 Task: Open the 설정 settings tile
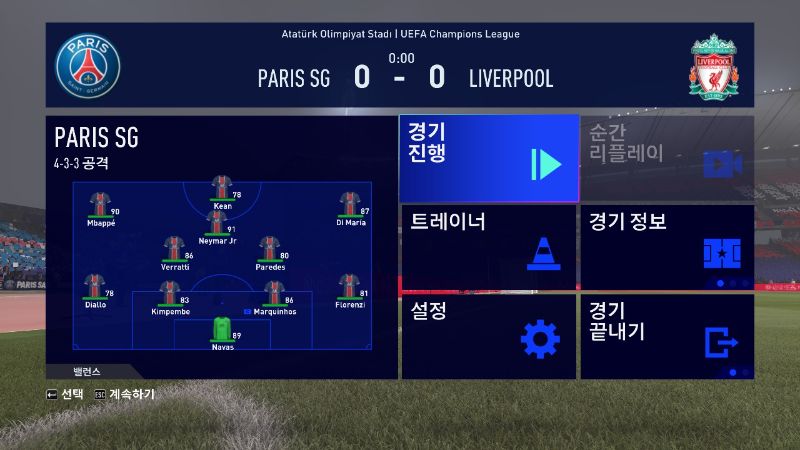coord(489,336)
